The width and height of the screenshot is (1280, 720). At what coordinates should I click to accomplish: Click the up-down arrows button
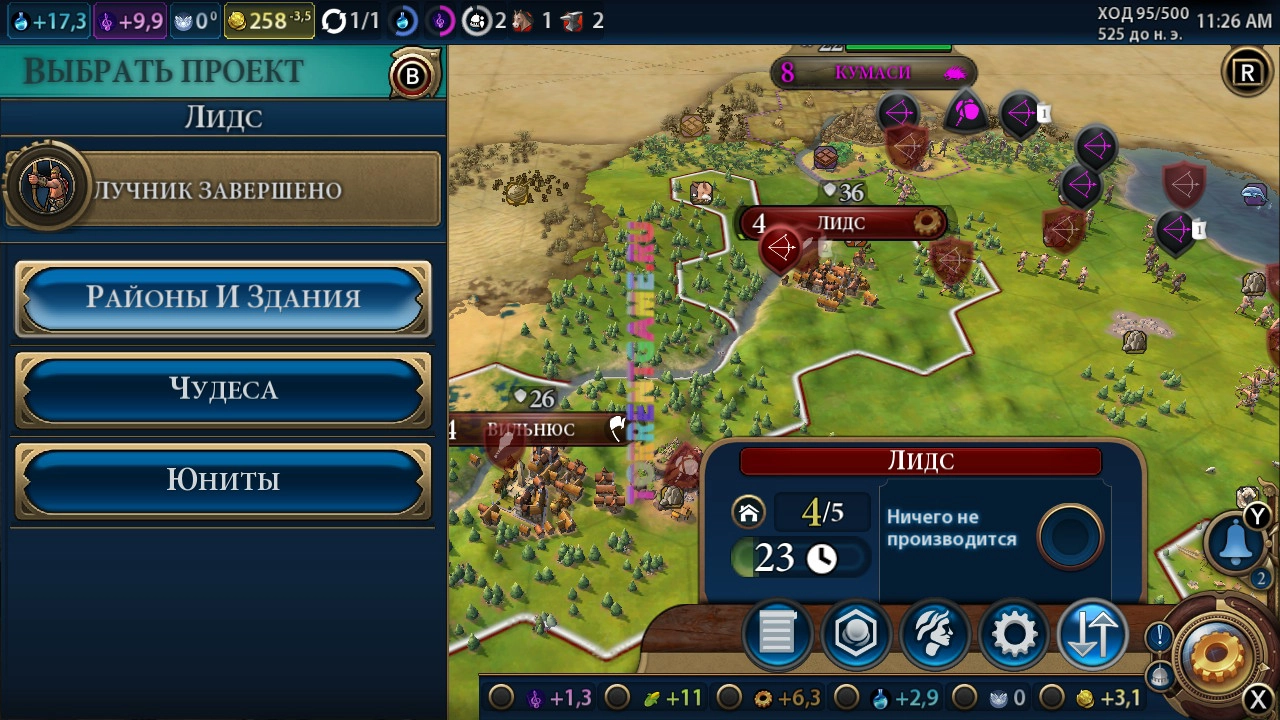point(1092,634)
